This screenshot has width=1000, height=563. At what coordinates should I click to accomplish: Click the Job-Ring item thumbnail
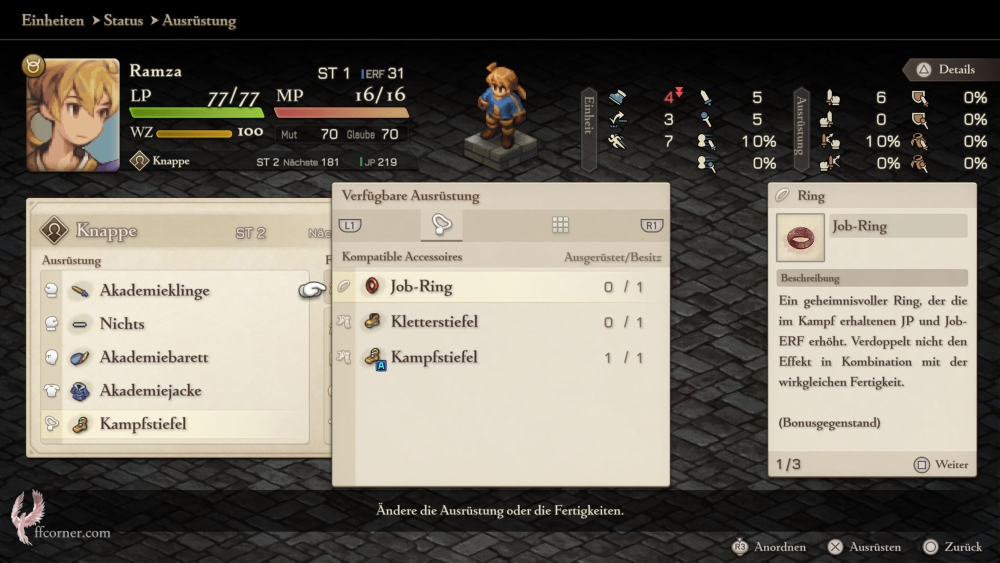pos(801,237)
